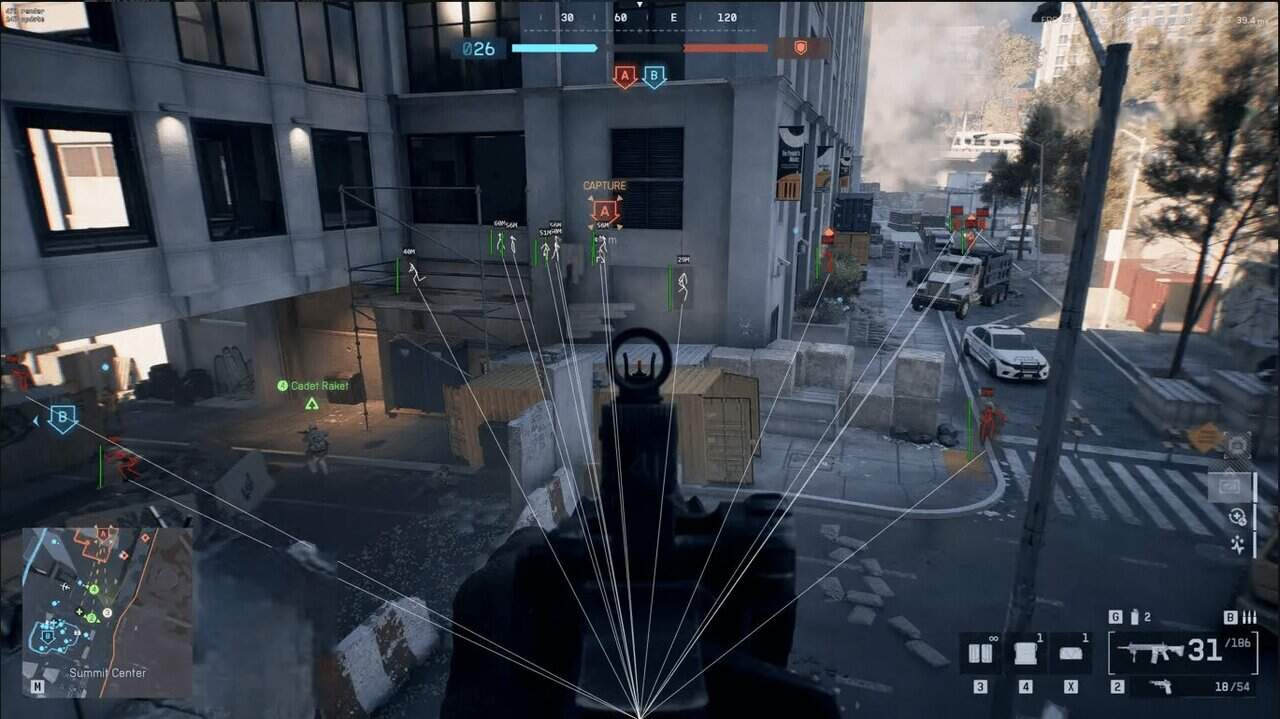Image resolution: width=1280 pixels, height=719 pixels.
Task: Click the red A objective icon under the compass
Action: point(625,77)
